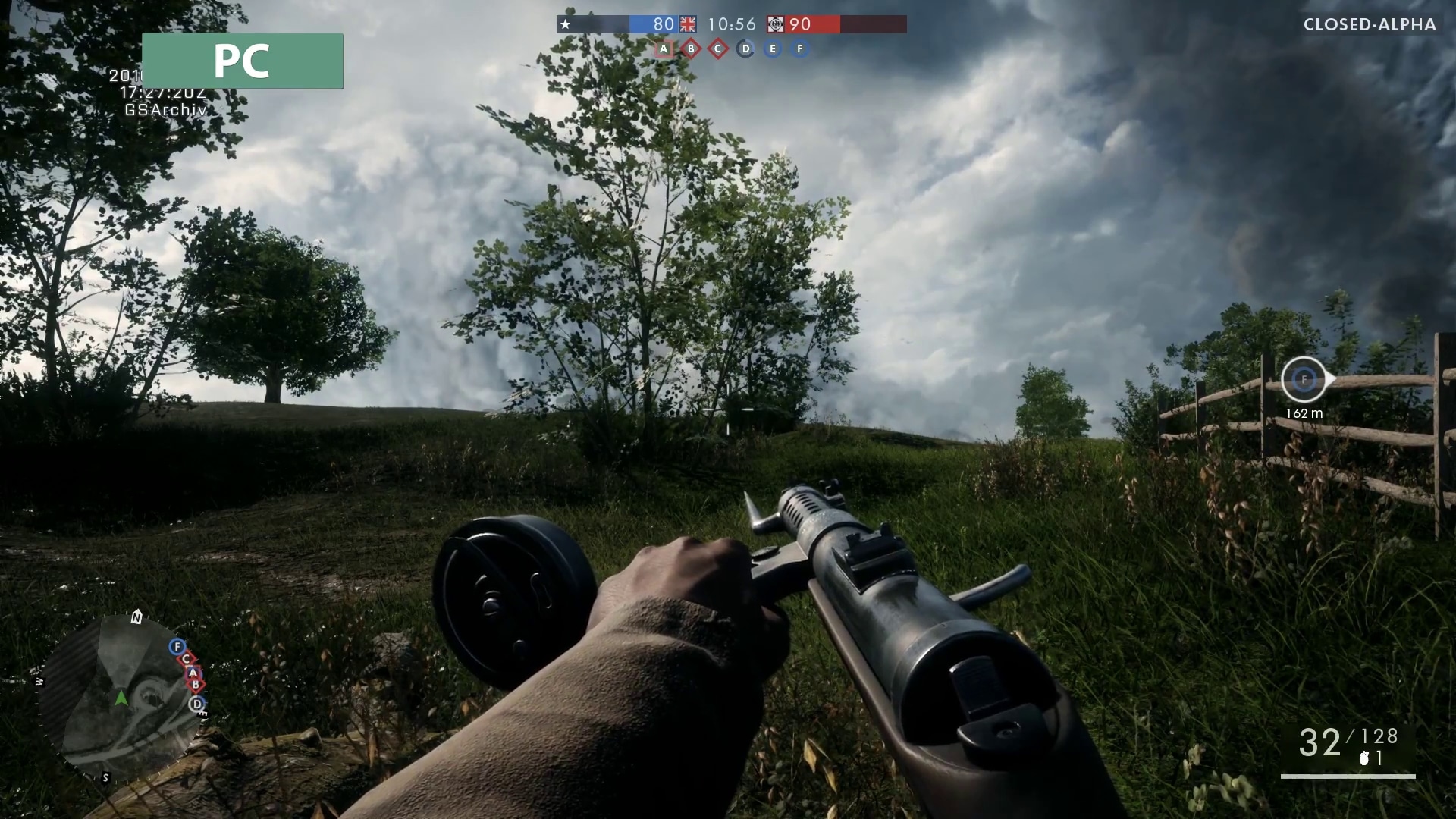Click the F waypoint marker showing 162 m
The width and height of the screenshot is (1456, 819).
pos(1304,379)
